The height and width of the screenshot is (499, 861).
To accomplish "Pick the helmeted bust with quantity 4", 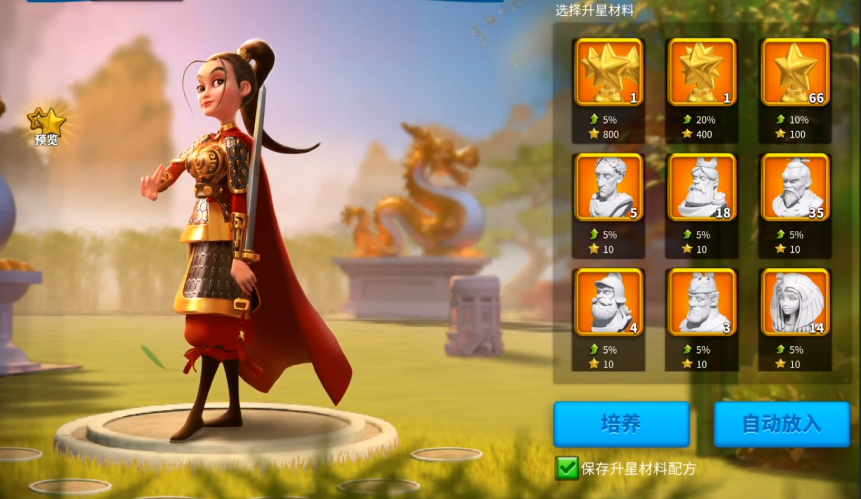I will click(x=608, y=301).
